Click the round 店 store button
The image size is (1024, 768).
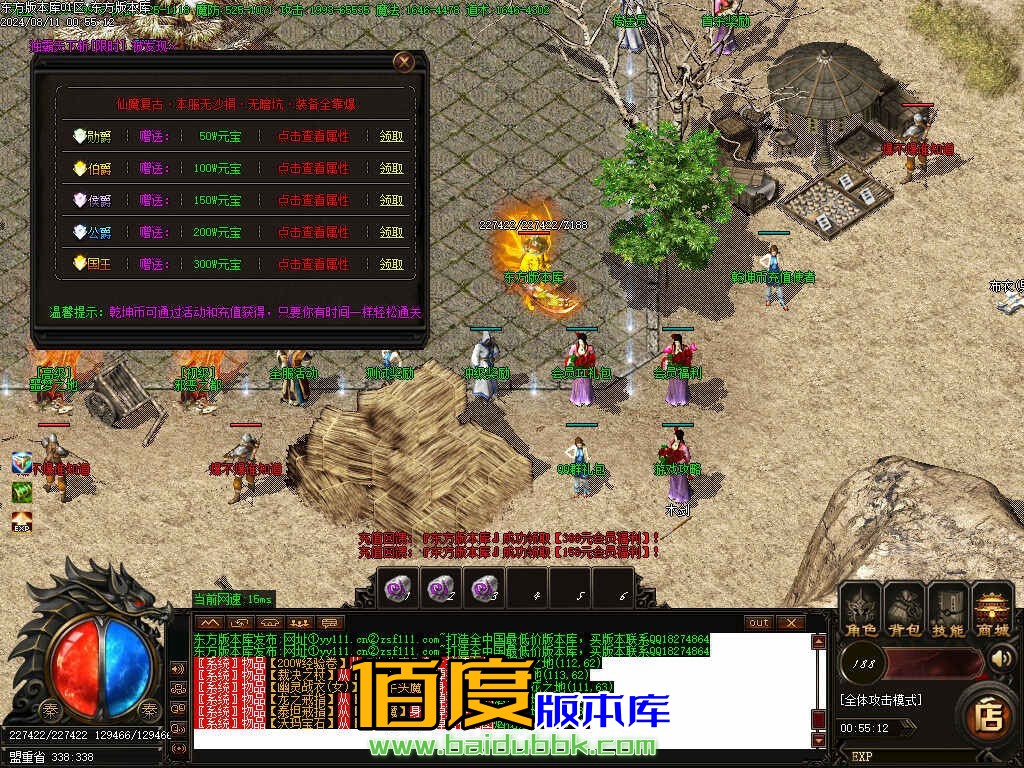[989, 713]
